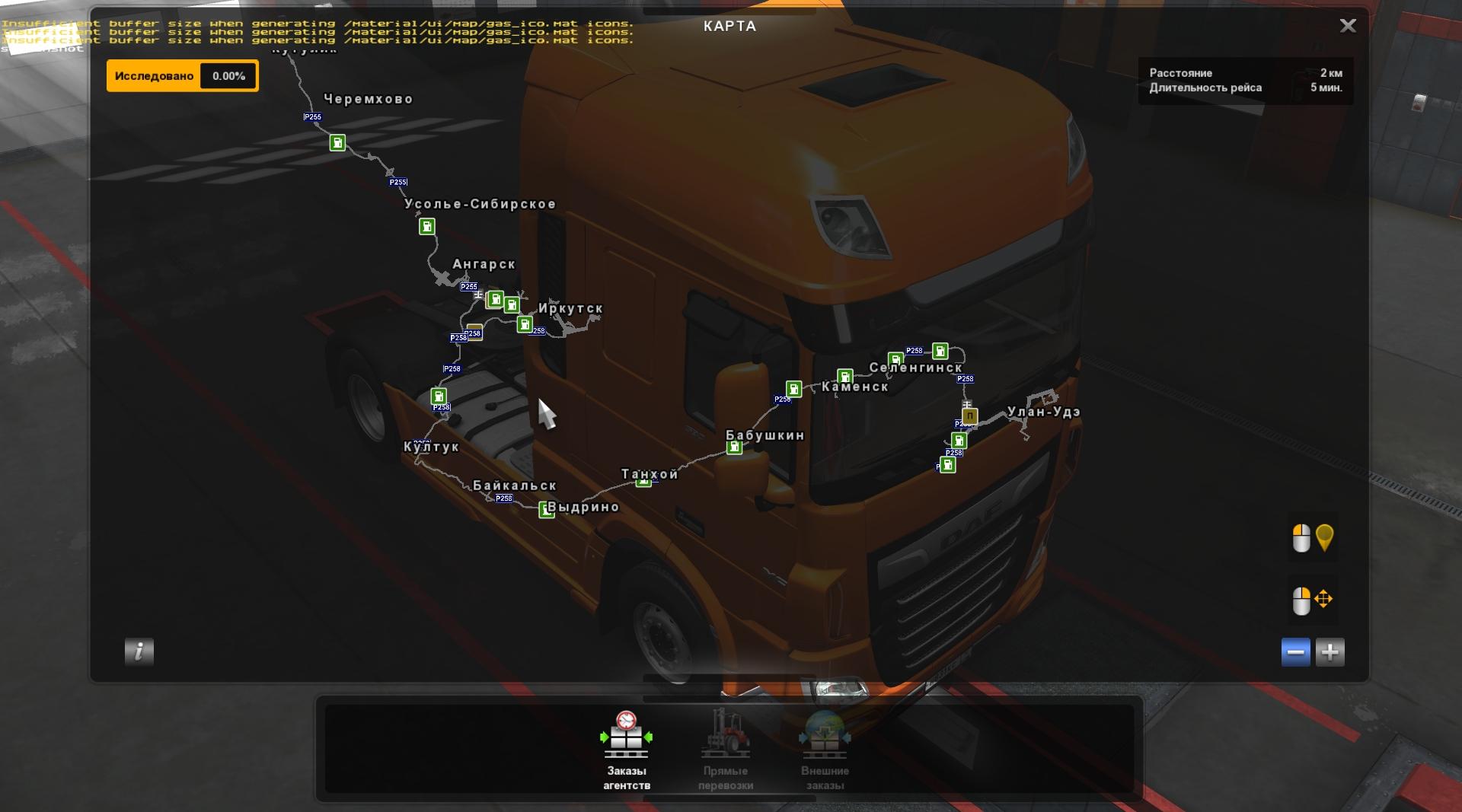Open the map info legend button
This screenshot has height=812, width=1462.
click(x=139, y=651)
